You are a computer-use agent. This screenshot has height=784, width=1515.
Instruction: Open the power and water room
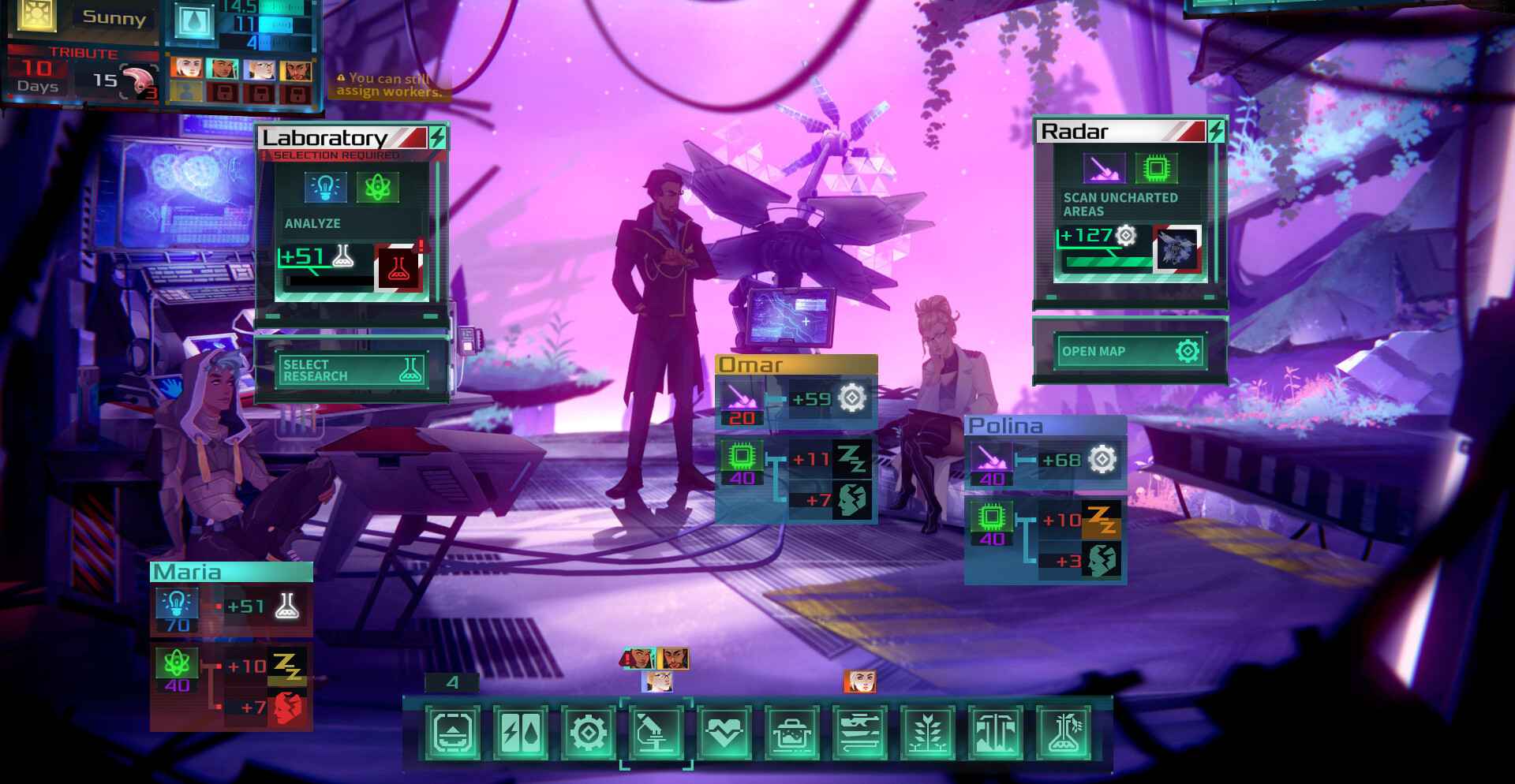point(521,733)
